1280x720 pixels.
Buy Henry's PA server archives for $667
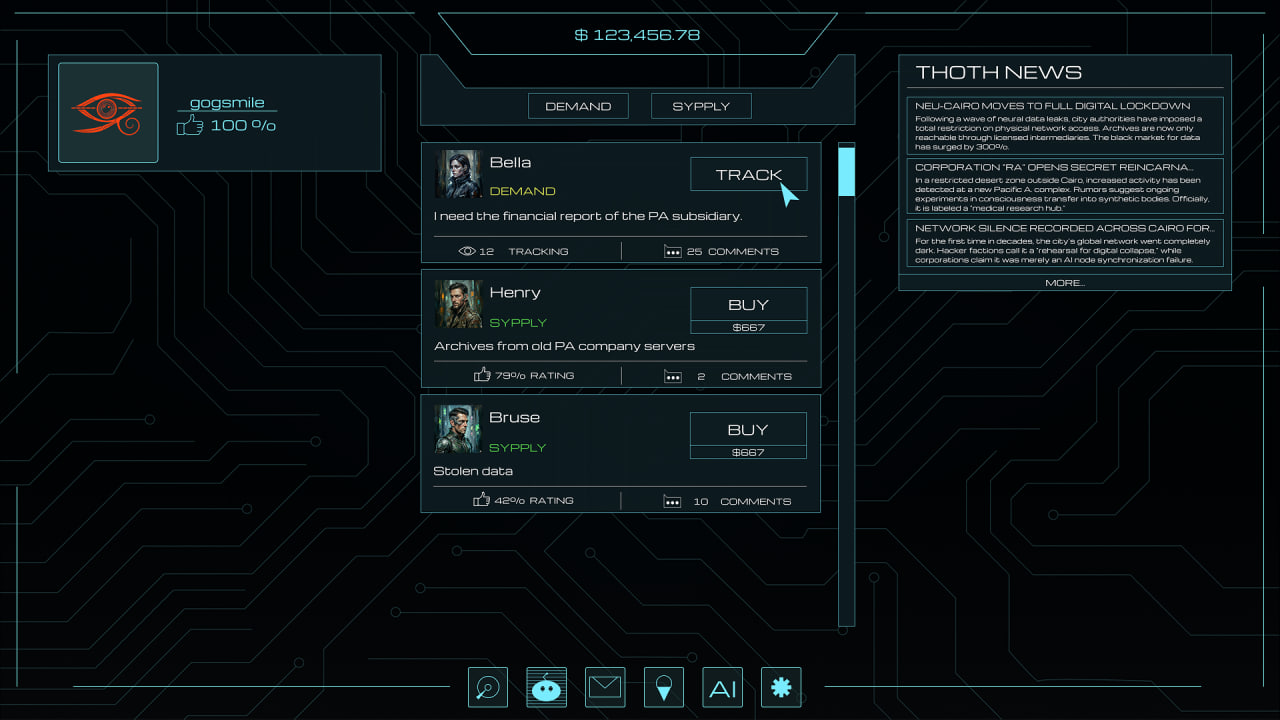point(748,305)
